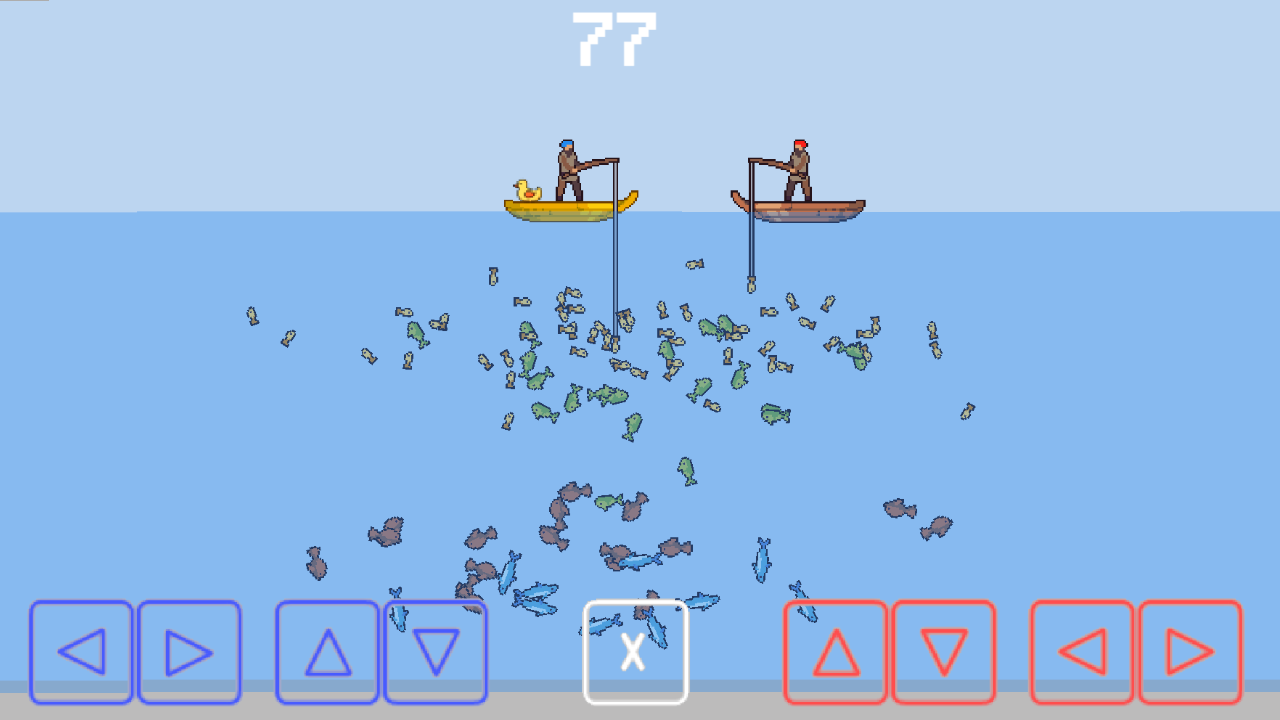Click the score counter showing 77
Screen dimensions: 1280x720
613,38
